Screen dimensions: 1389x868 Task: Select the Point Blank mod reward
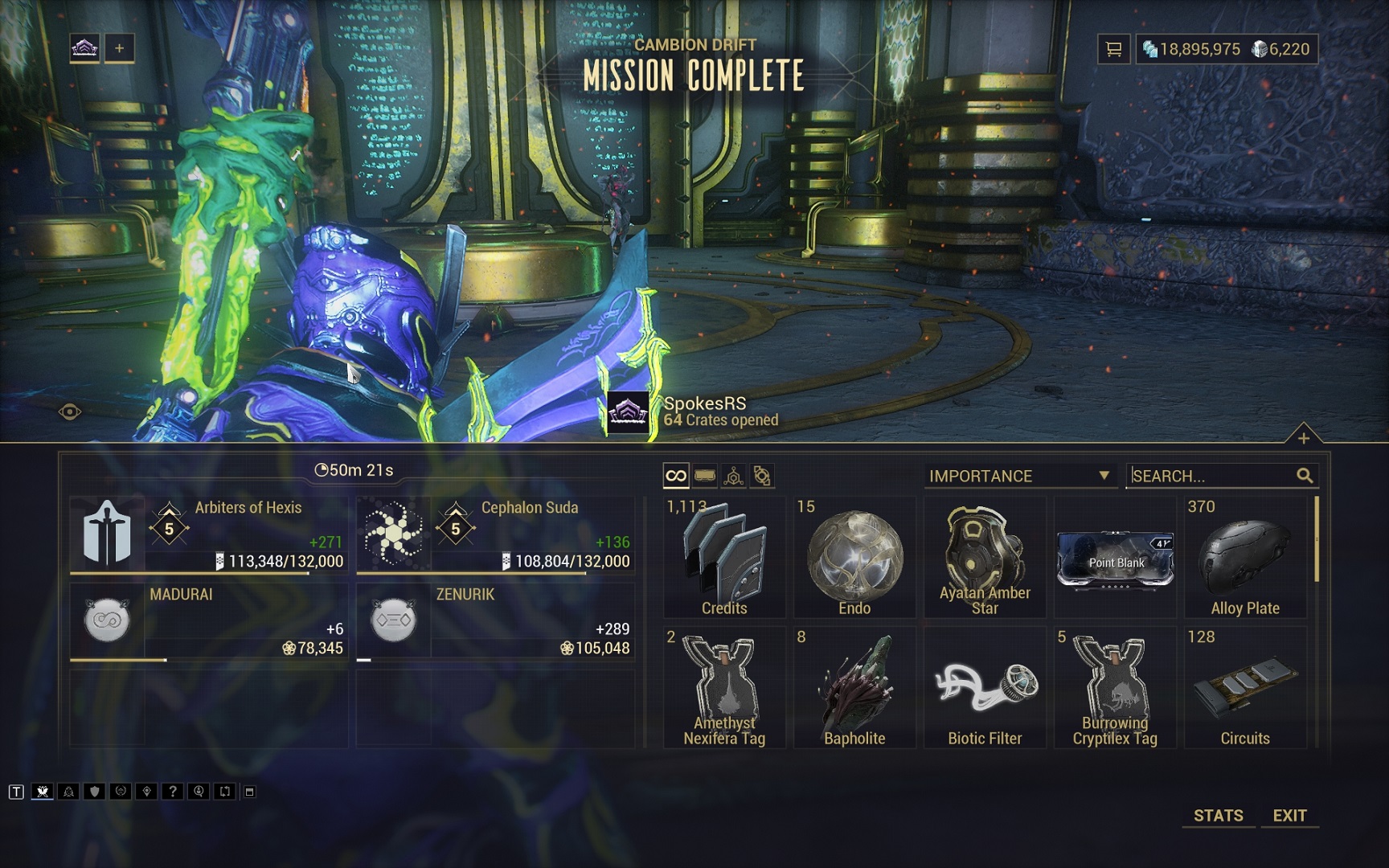(x=1115, y=558)
